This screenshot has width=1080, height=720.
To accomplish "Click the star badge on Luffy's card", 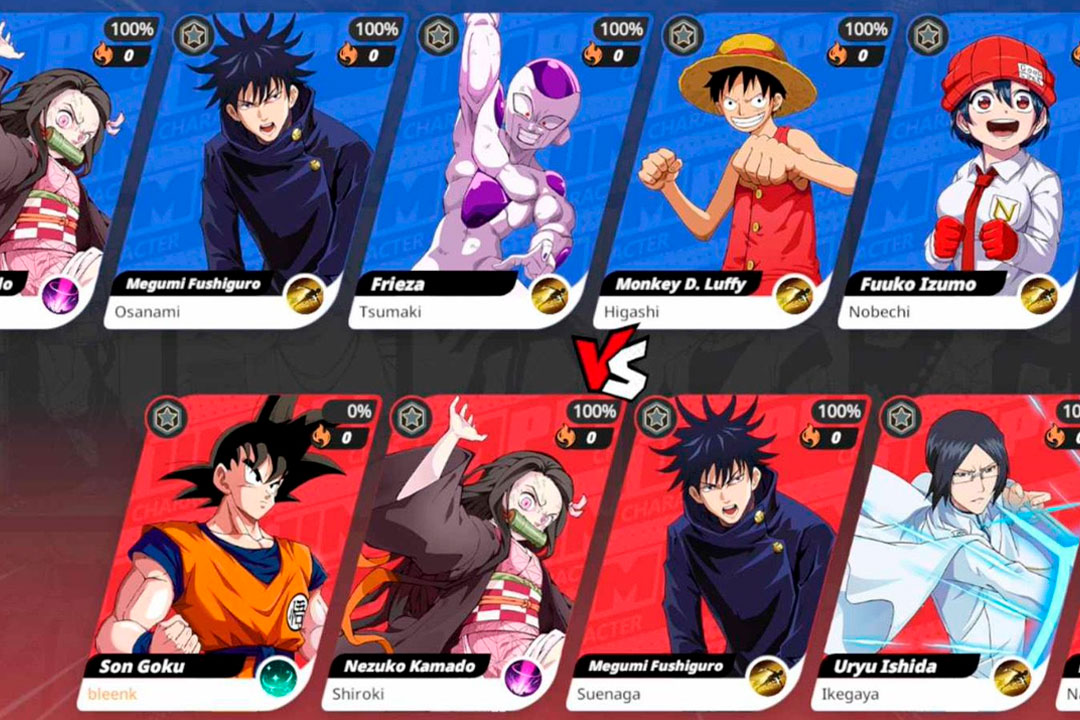I will click(x=682, y=34).
